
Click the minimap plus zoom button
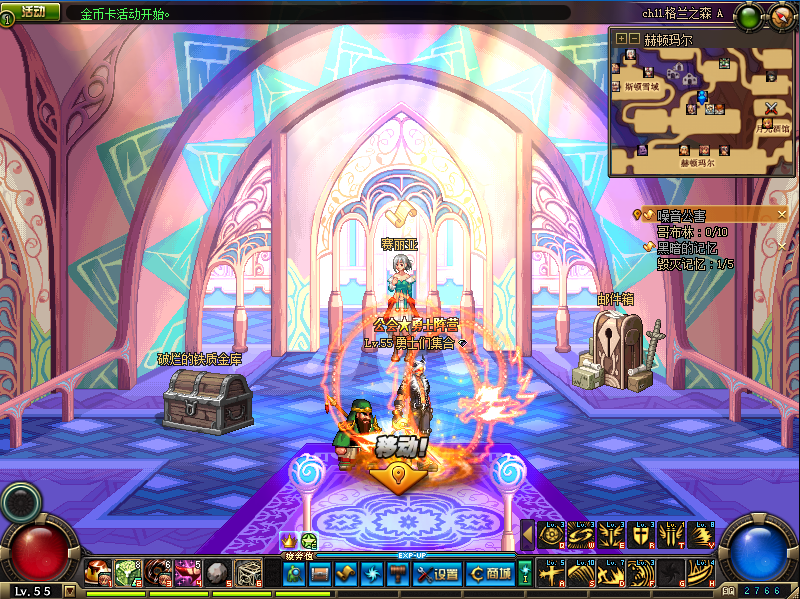621,38
